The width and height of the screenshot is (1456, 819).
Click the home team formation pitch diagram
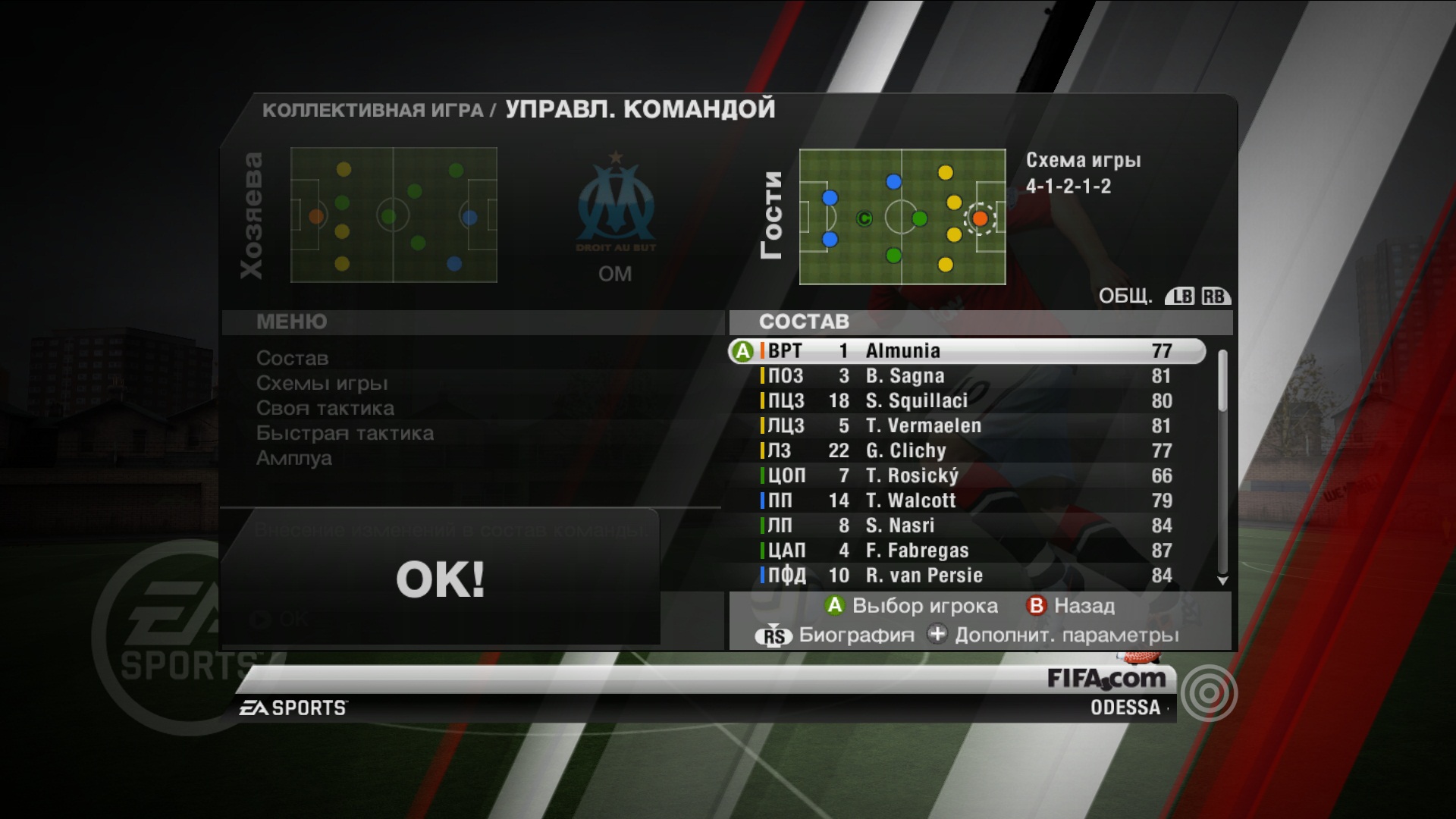394,215
